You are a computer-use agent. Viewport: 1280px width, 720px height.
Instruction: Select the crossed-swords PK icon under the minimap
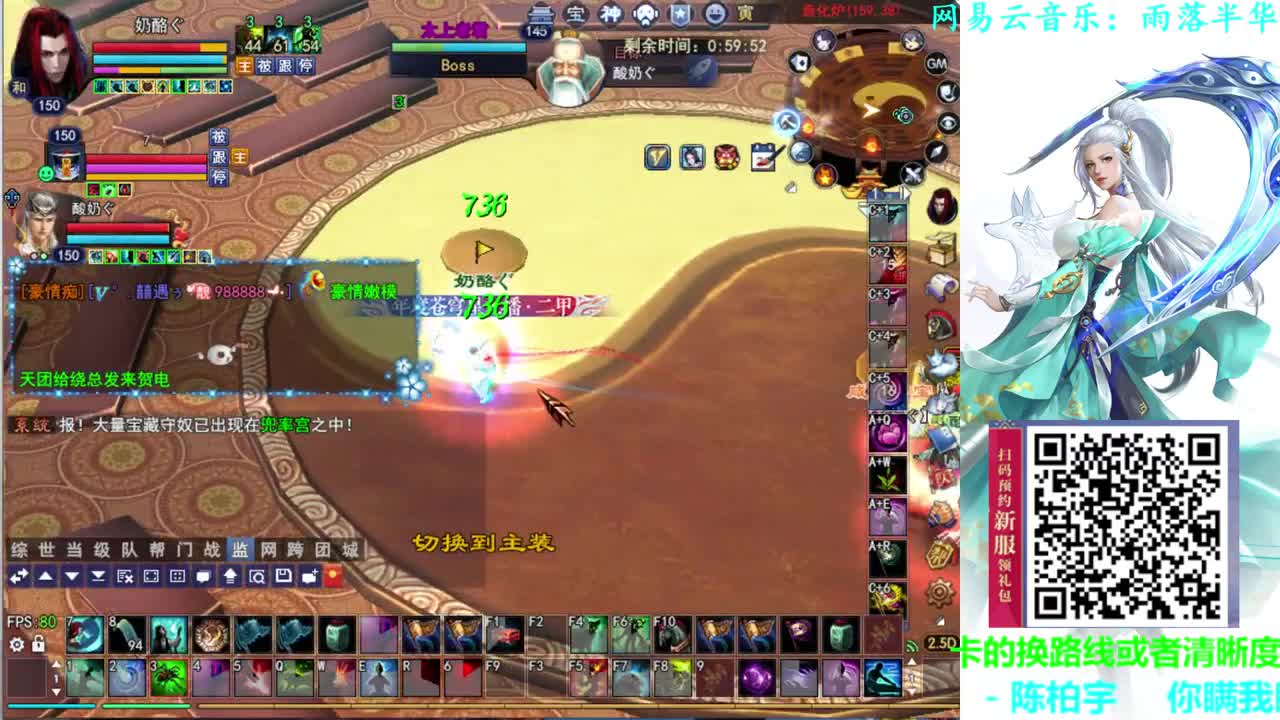[911, 172]
